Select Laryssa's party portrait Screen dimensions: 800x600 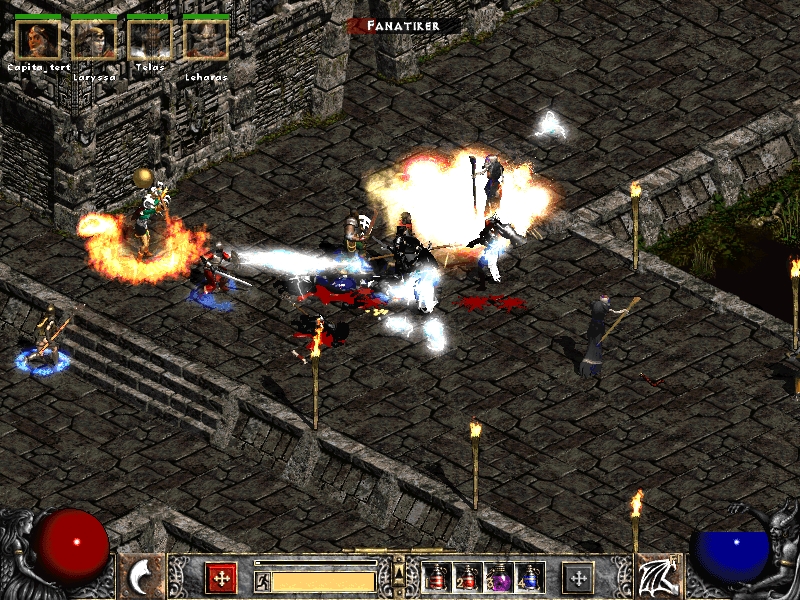(x=94, y=39)
